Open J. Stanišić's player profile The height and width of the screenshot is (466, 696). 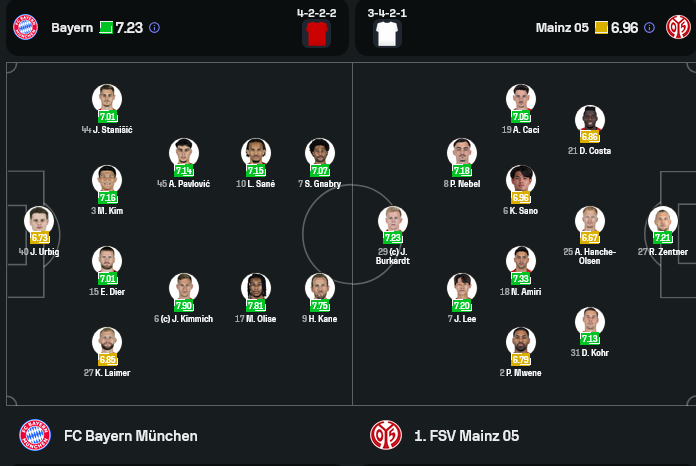[107, 99]
